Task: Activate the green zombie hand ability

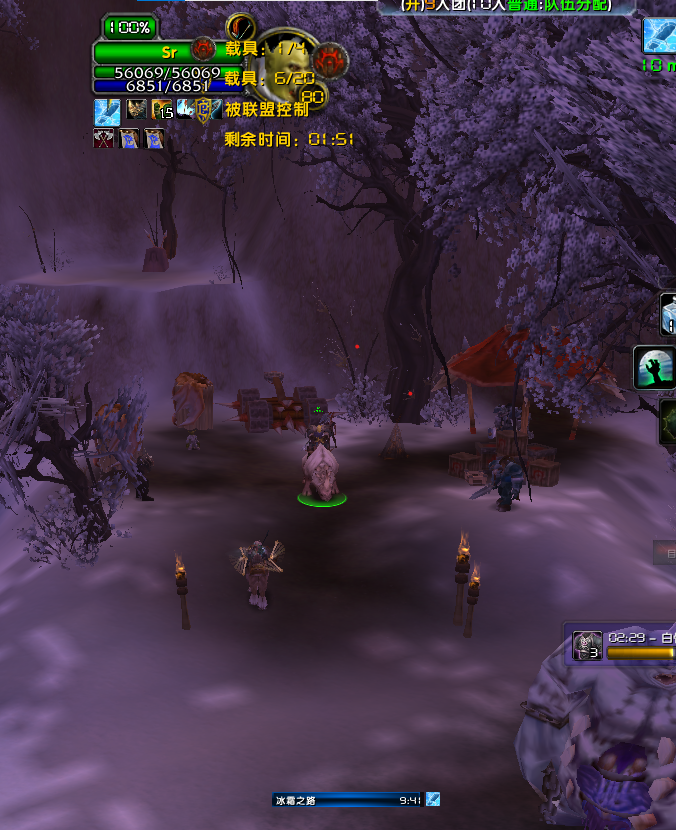Action: pos(654,368)
